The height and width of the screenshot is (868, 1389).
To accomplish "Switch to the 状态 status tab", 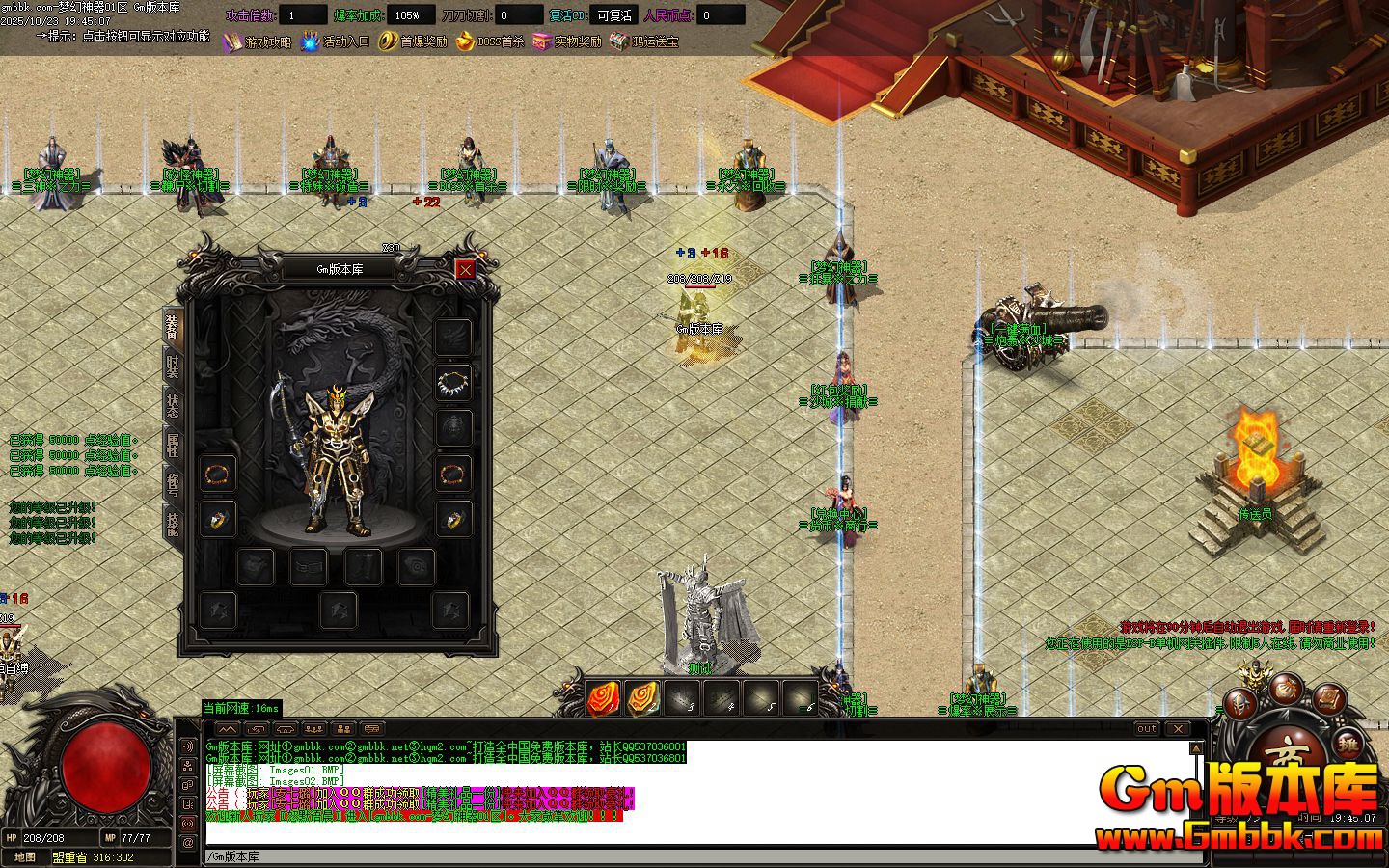I will tap(173, 406).
